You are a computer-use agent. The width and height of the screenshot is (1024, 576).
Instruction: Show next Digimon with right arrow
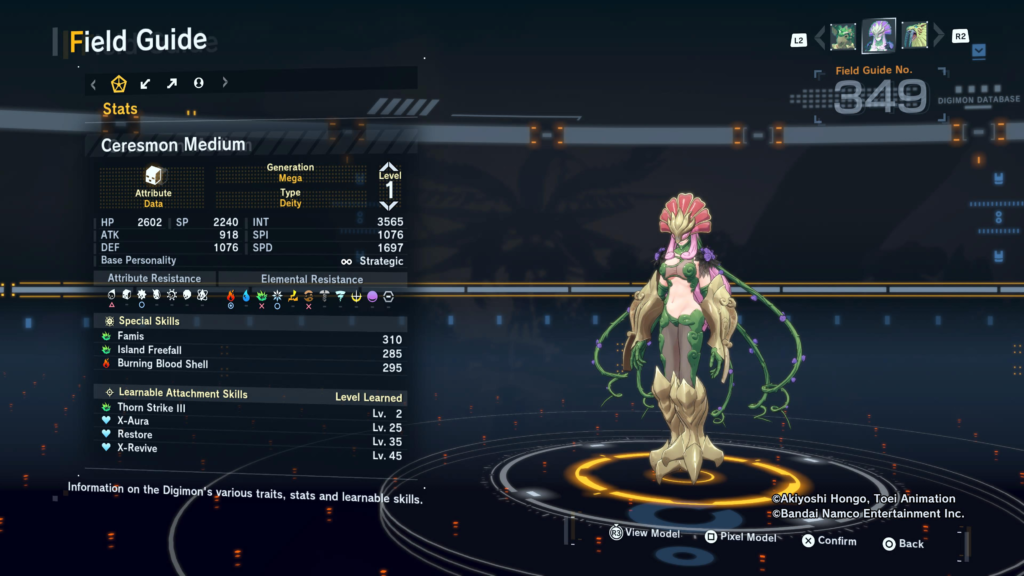[938, 38]
